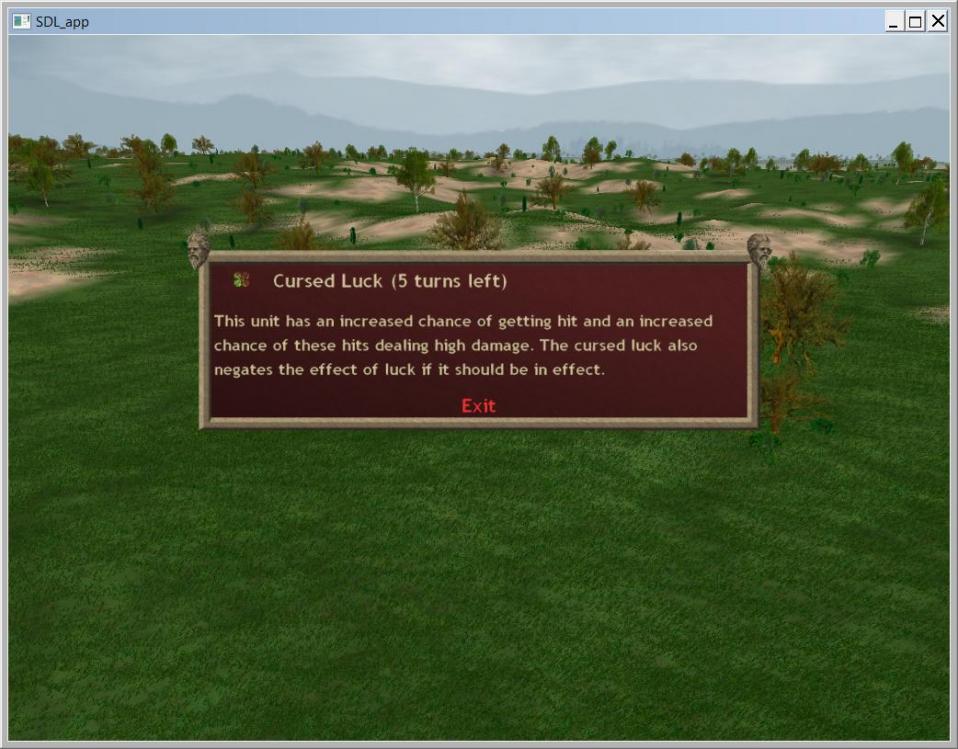The height and width of the screenshot is (749, 958).
Task: Close the SDL_app window
Action: 938,21
